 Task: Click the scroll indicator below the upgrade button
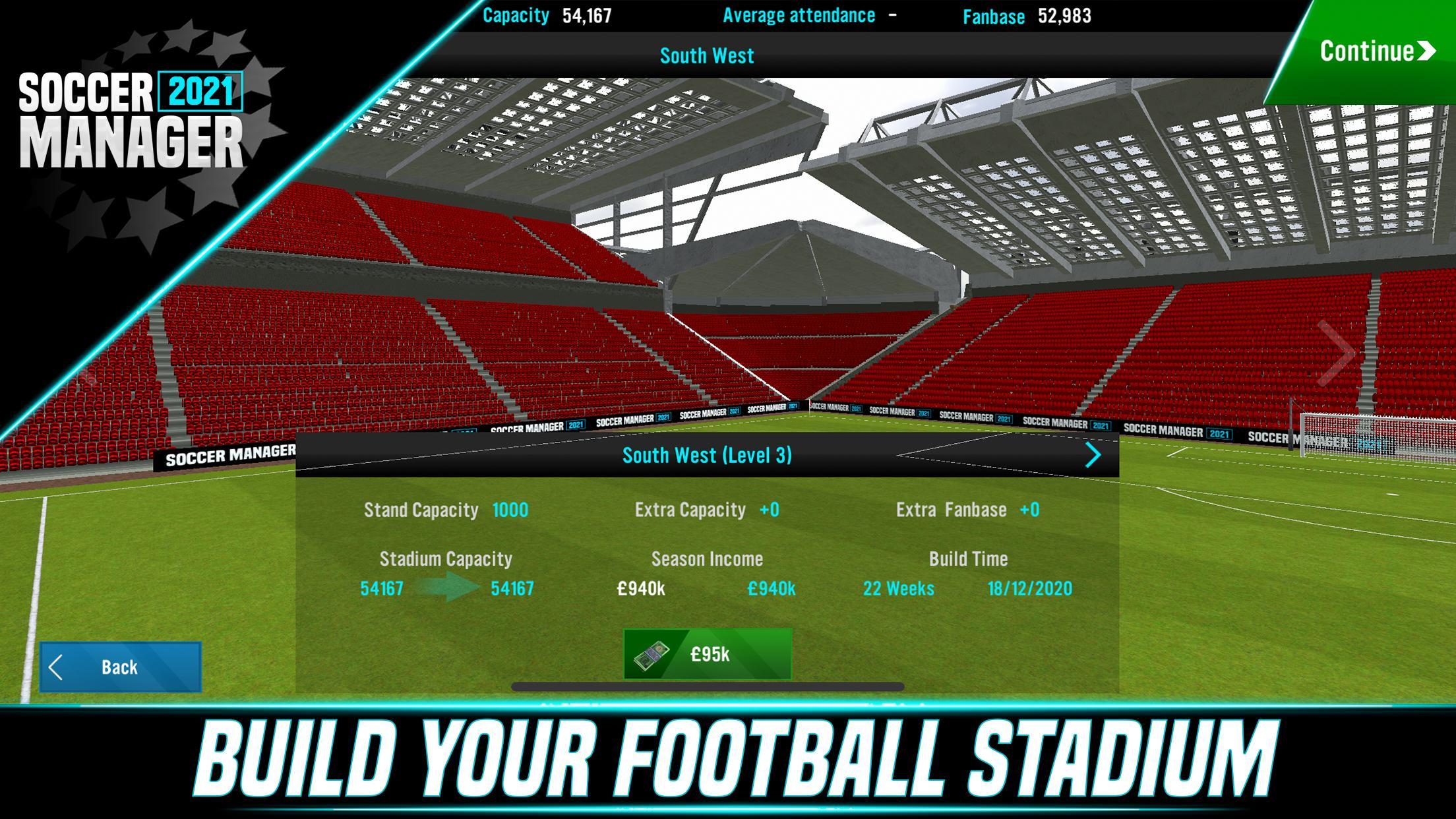[x=709, y=688]
